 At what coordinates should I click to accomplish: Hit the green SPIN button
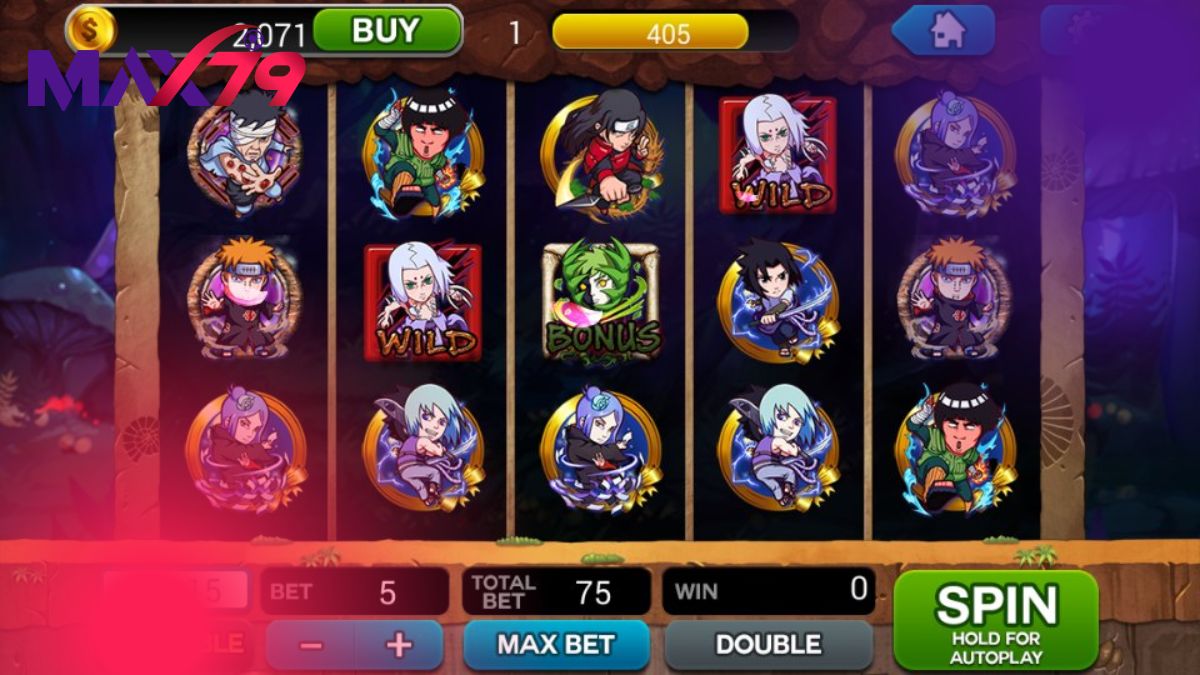pos(995,619)
